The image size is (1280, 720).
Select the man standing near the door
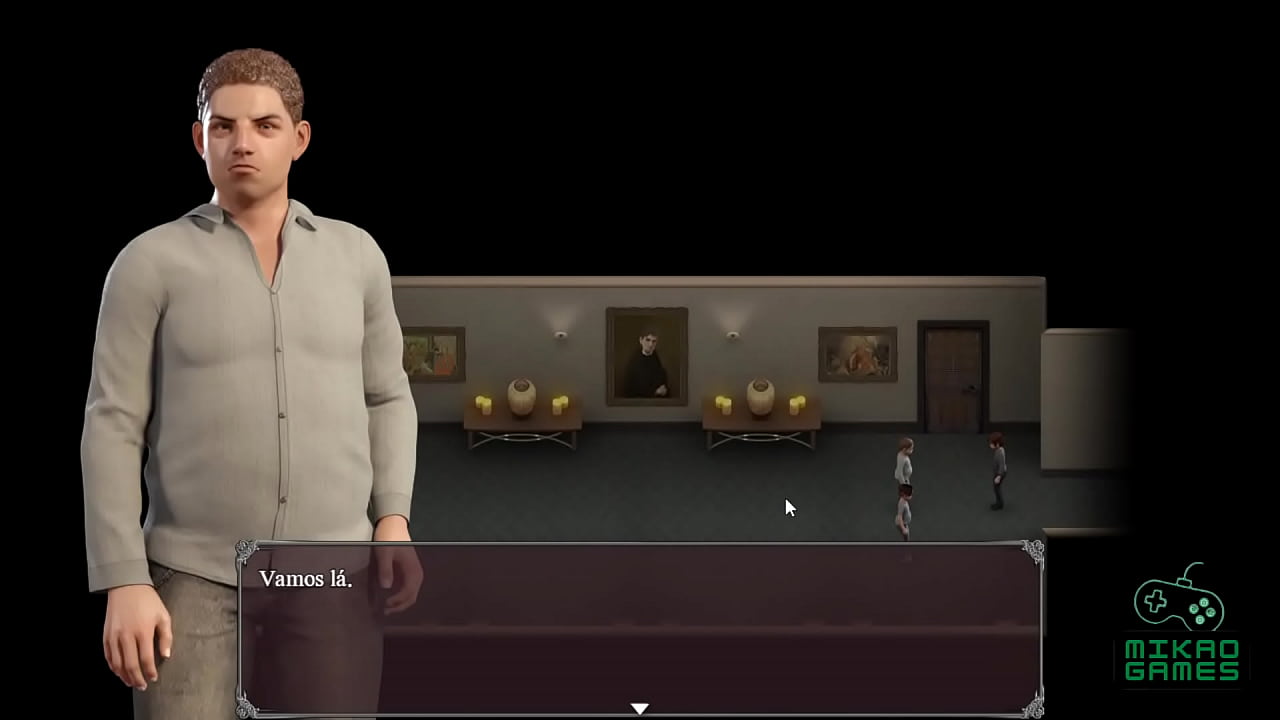pos(997,465)
